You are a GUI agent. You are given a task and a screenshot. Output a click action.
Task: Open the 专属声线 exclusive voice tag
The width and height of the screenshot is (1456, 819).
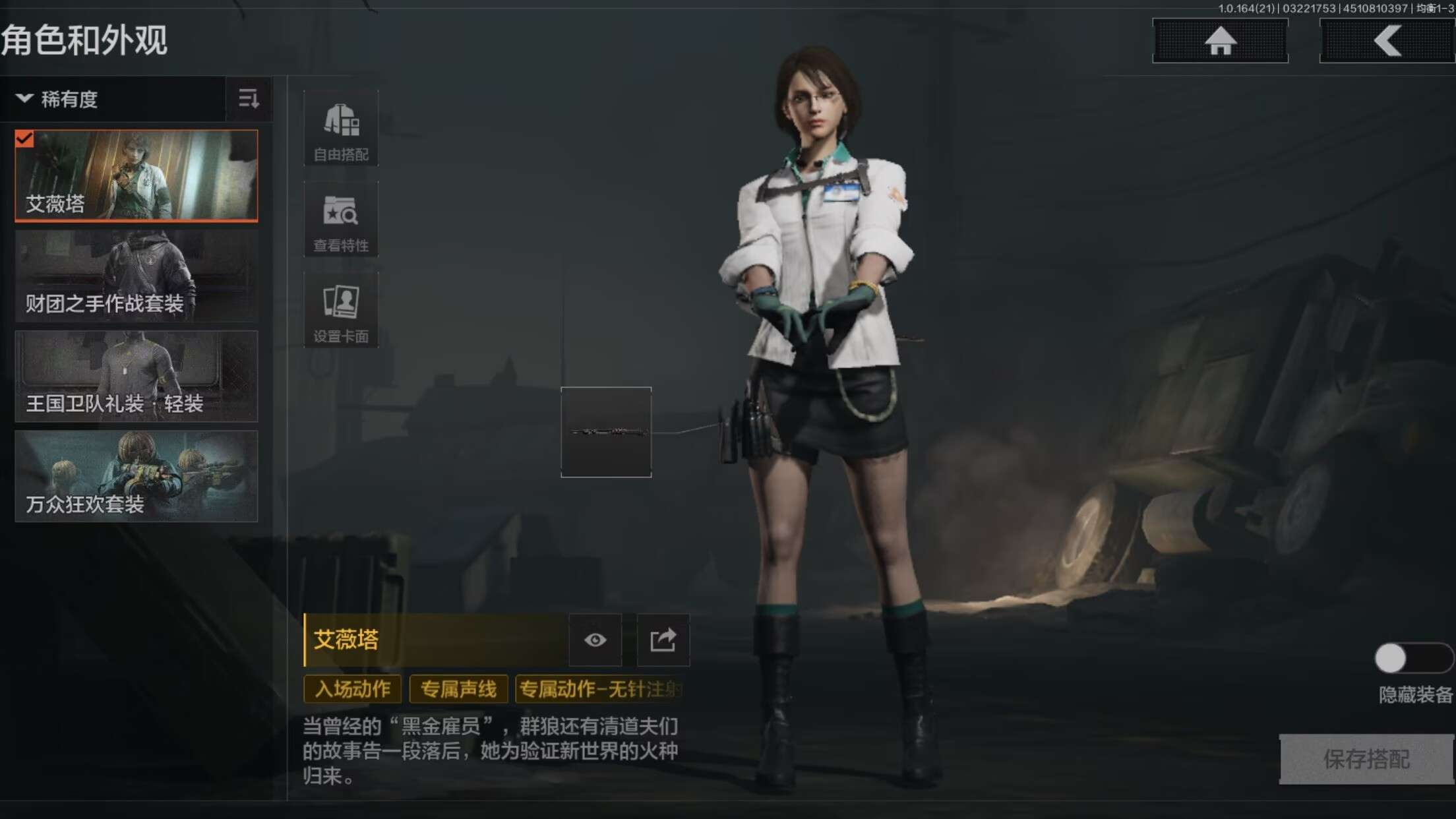click(458, 689)
